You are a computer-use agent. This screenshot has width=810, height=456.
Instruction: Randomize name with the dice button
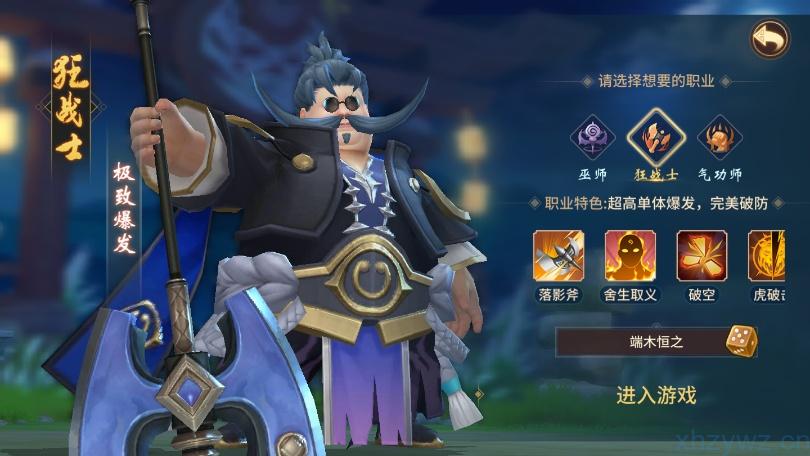pos(741,341)
